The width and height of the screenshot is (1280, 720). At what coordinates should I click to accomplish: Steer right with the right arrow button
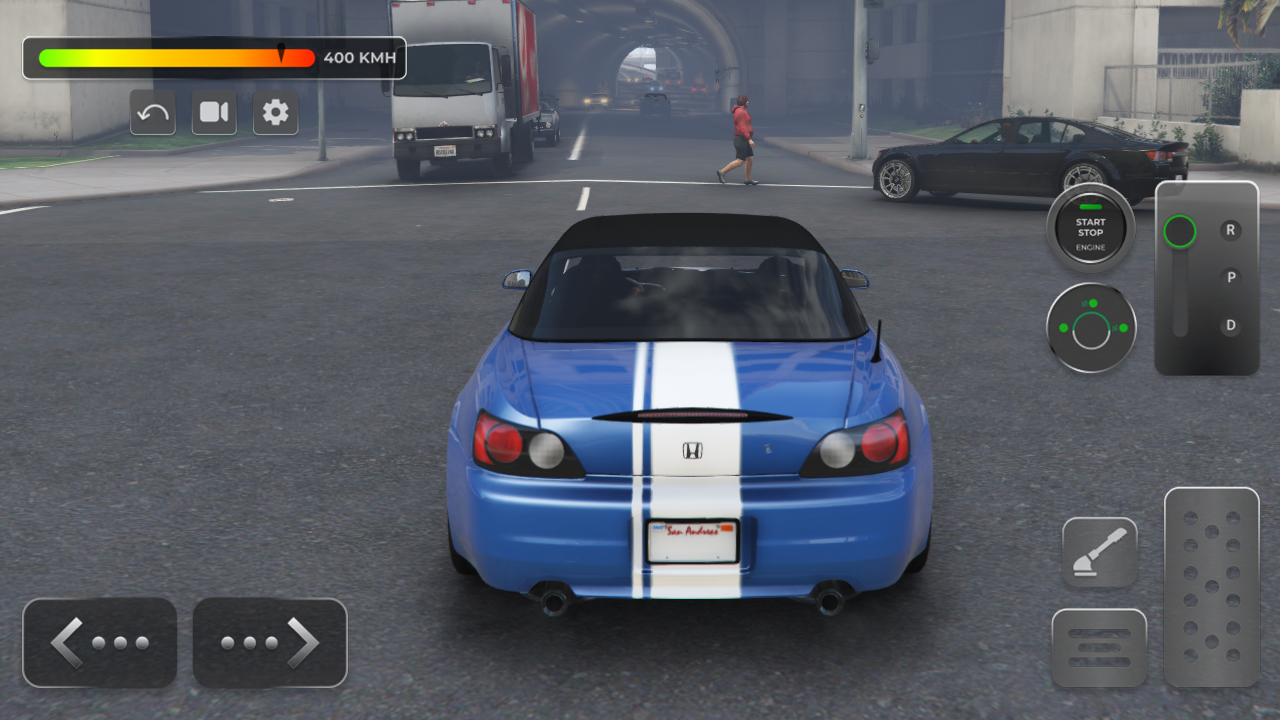point(270,643)
